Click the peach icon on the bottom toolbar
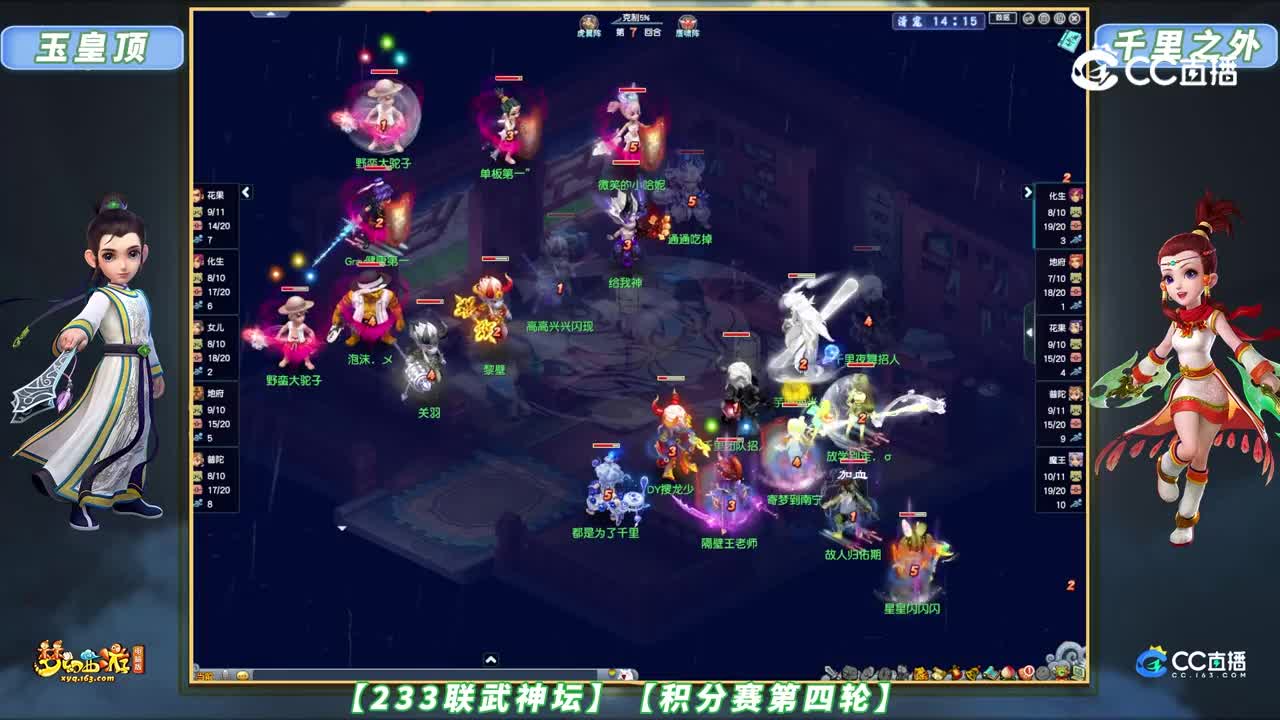This screenshot has width=1280, height=720. pos(1007,672)
